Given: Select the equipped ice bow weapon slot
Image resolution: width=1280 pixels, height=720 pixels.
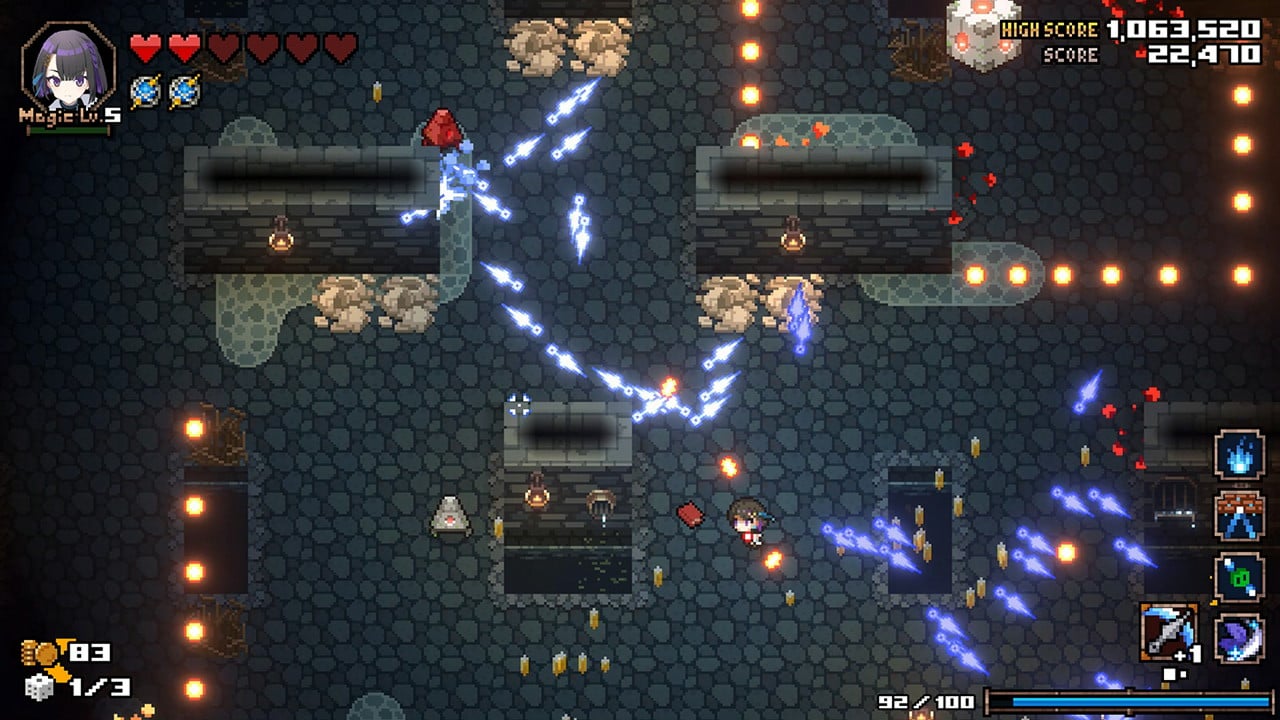Looking at the screenshot, I should point(1169,633).
